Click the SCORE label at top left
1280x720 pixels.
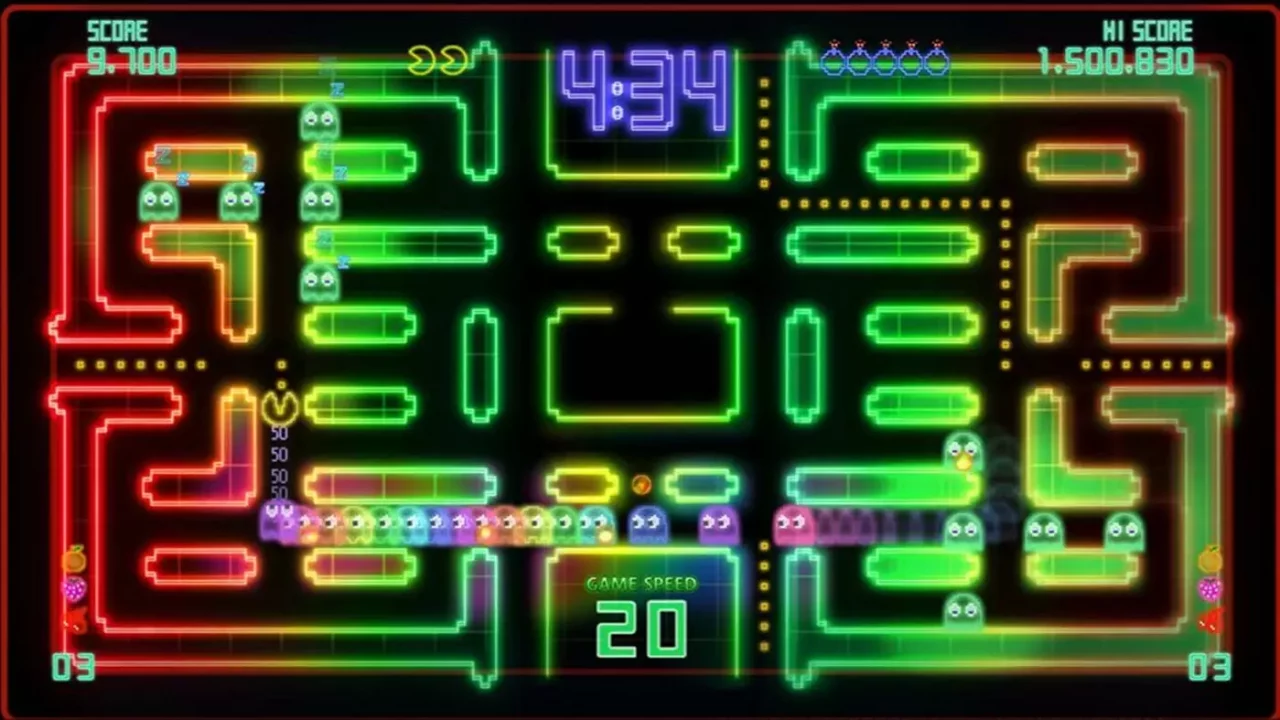(x=120, y=30)
